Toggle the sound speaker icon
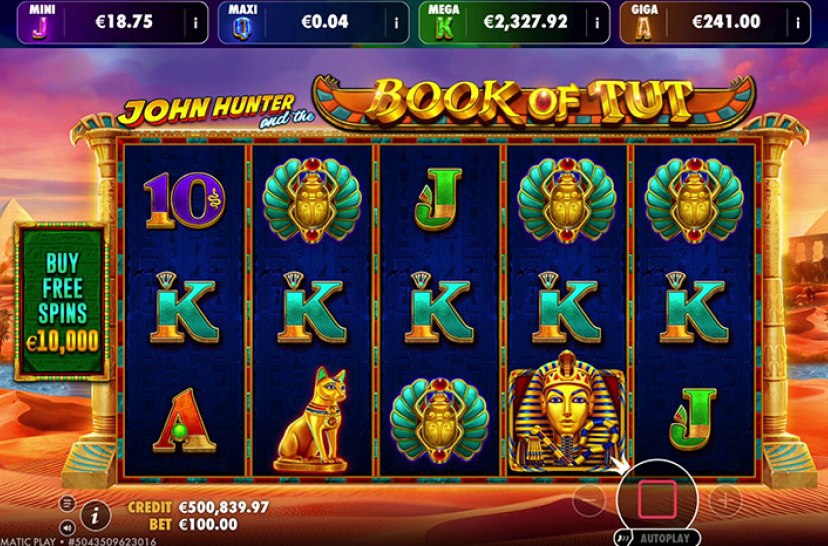The width and height of the screenshot is (828, 546). pos(67,527)
